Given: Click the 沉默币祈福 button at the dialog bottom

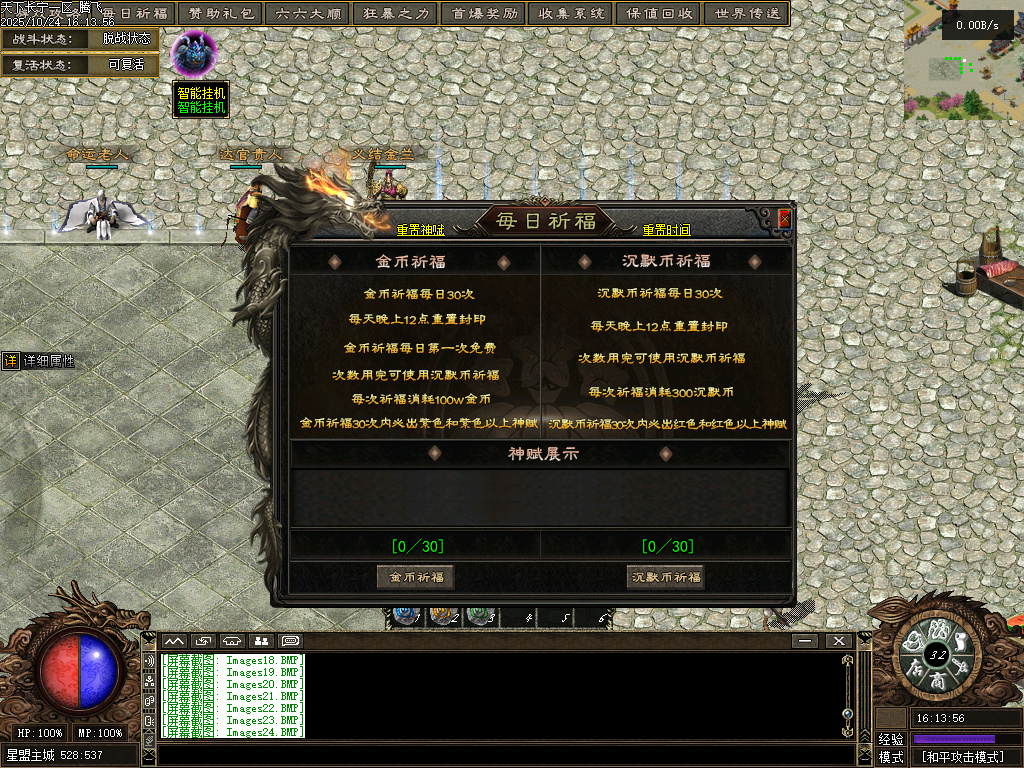Looking at the screenshot, I should click(665, 577).
